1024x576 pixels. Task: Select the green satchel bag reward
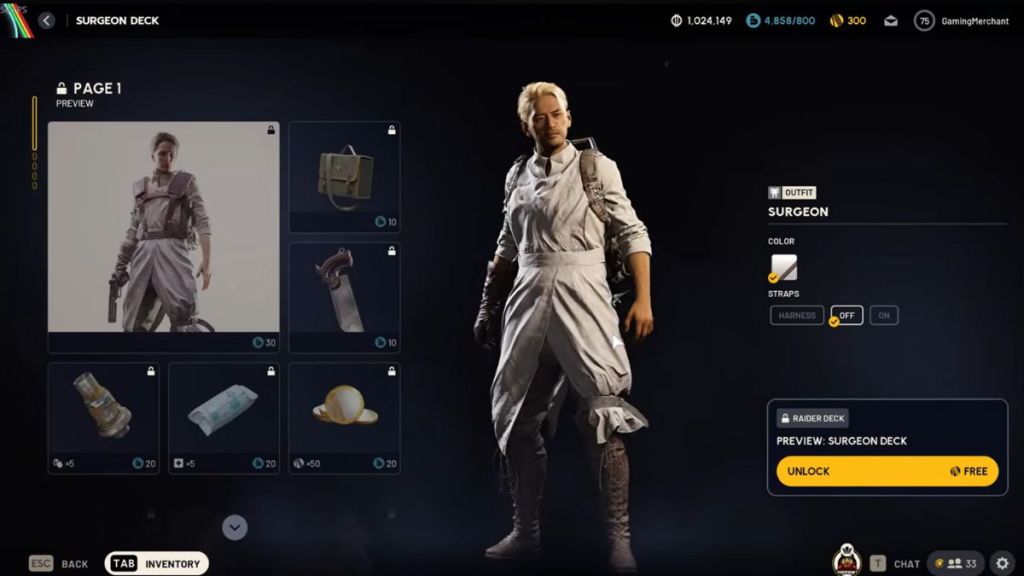pos(344,177)
